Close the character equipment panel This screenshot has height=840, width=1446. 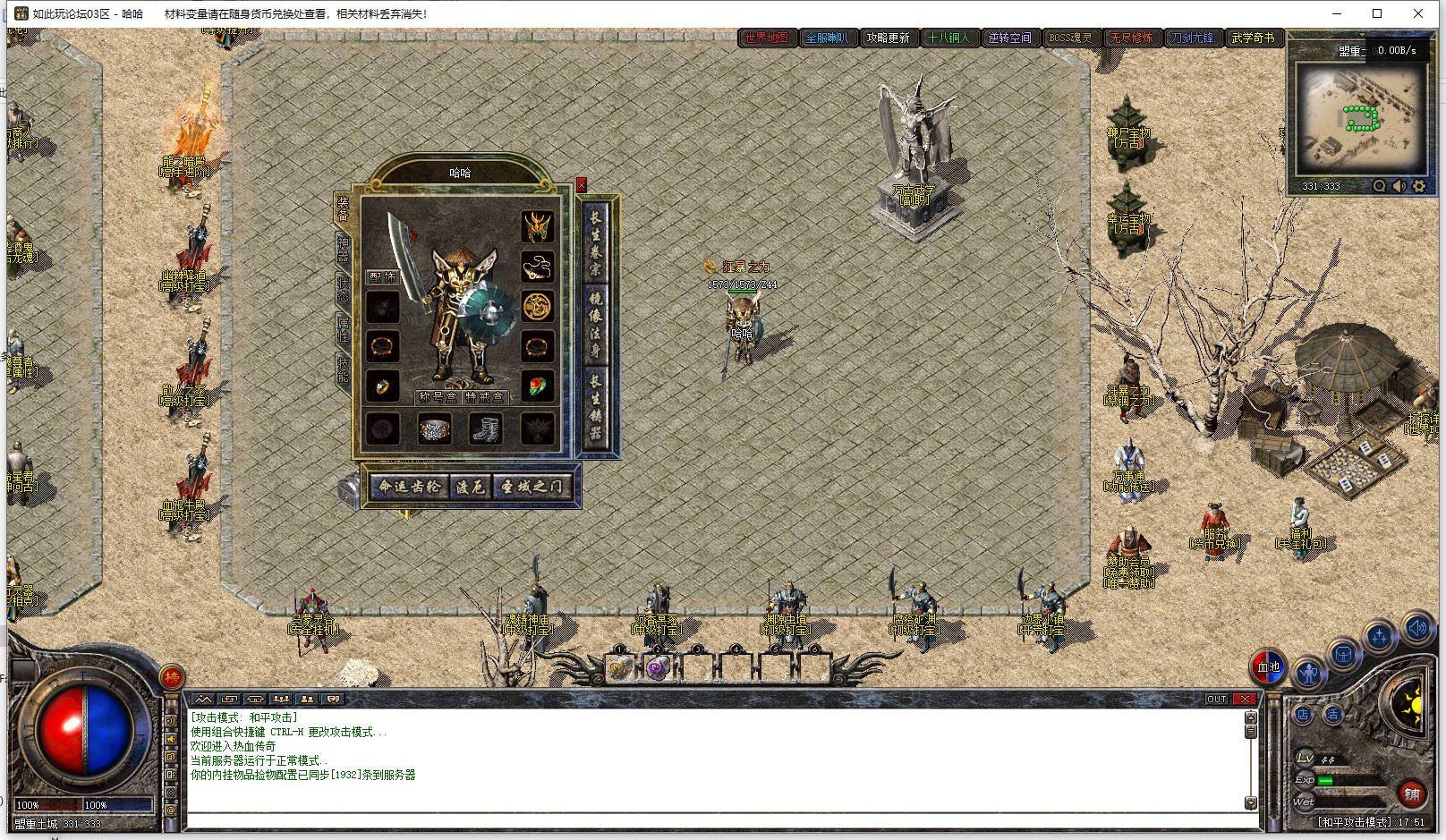[x=582, y=185]
